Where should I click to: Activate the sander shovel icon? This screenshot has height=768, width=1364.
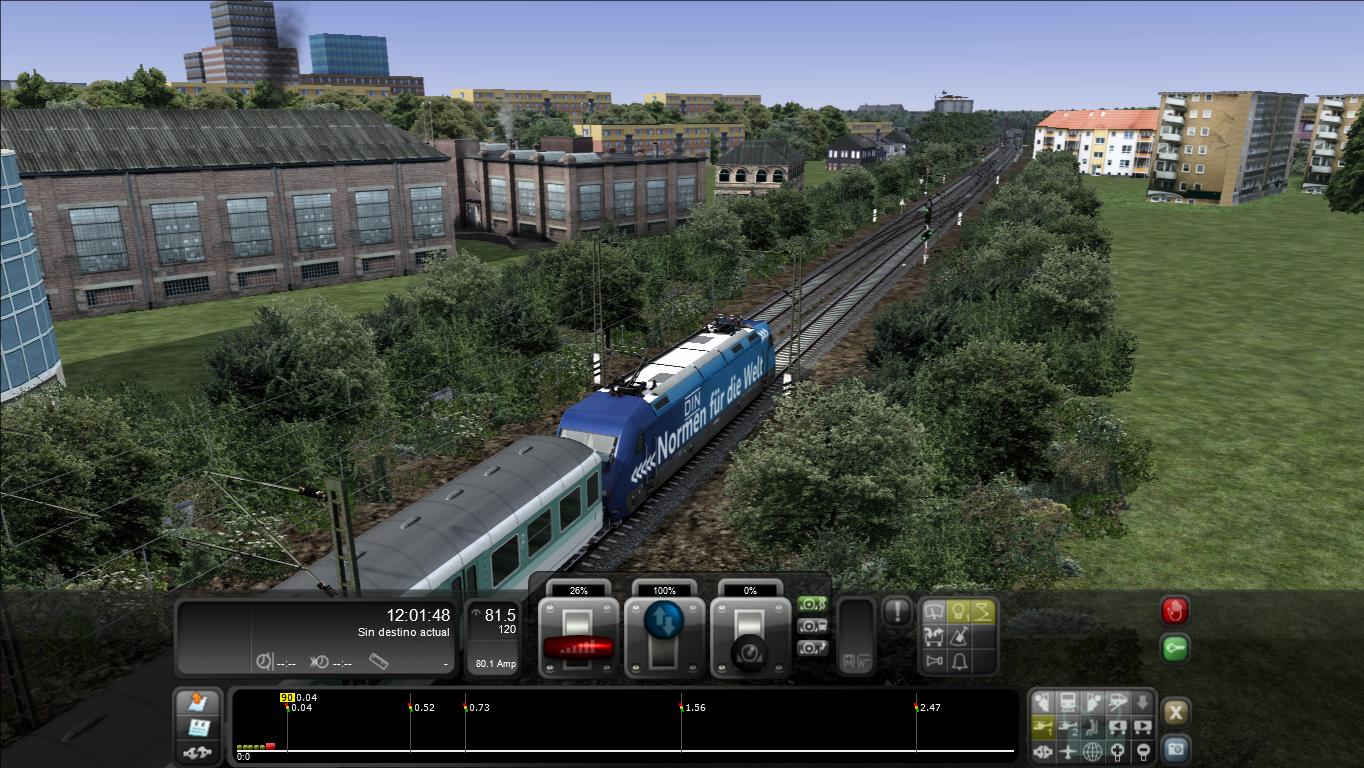[959, 636]
